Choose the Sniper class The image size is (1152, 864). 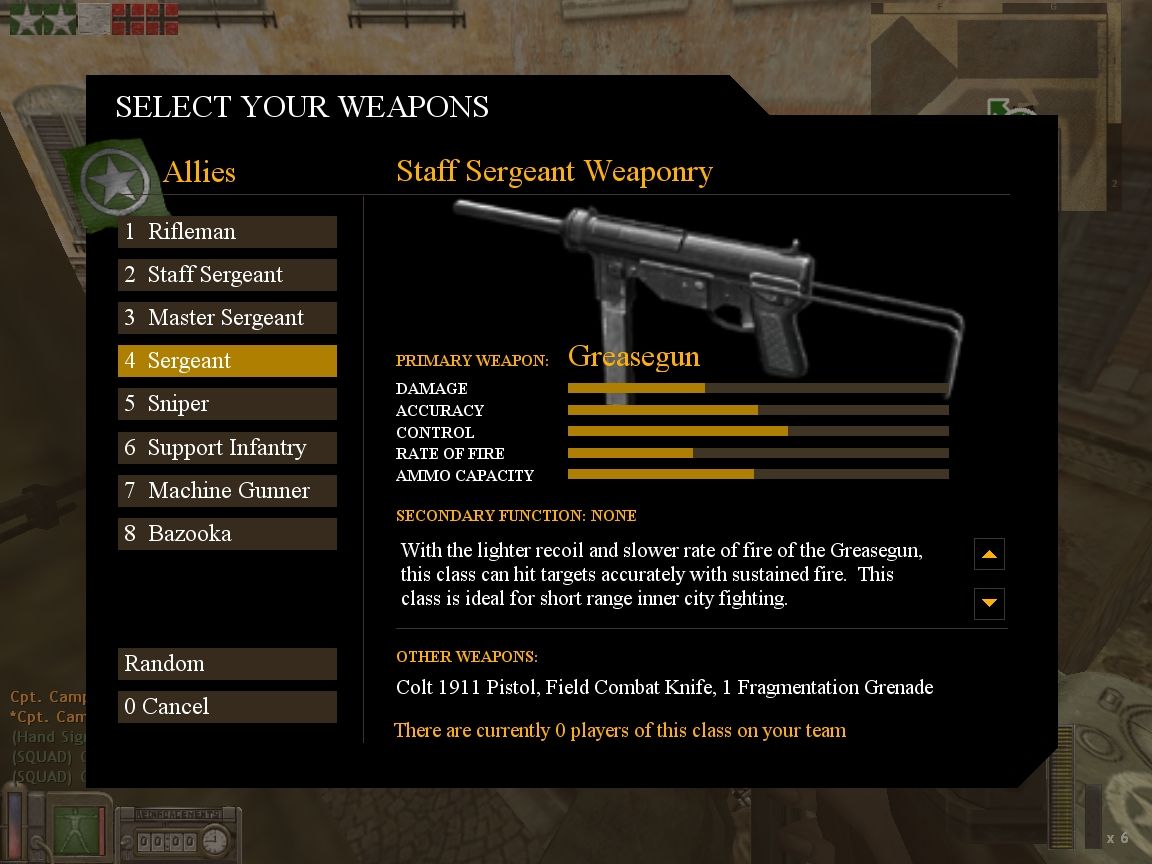[x=227, y=404]
